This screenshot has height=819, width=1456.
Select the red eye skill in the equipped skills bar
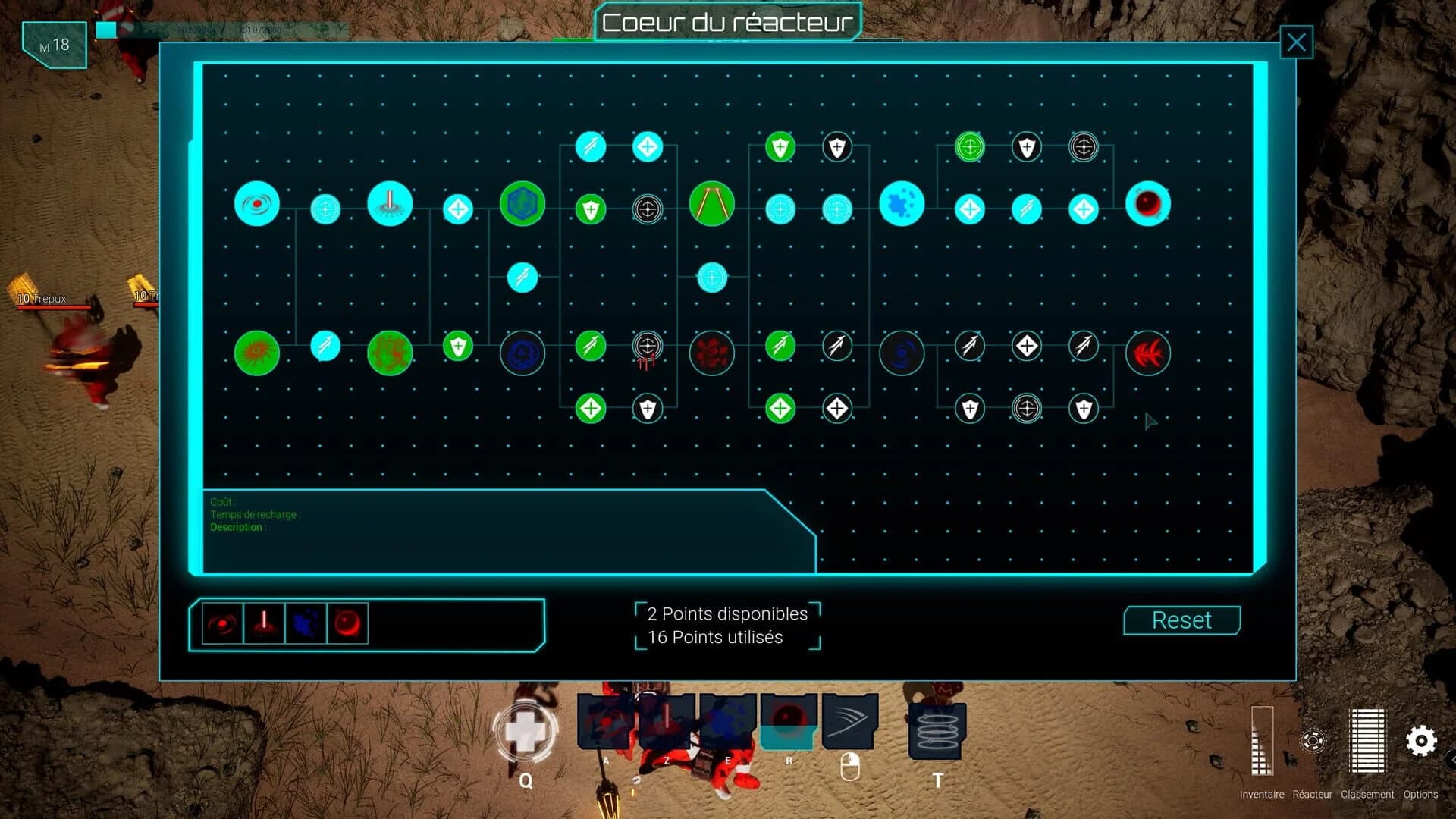221,623
